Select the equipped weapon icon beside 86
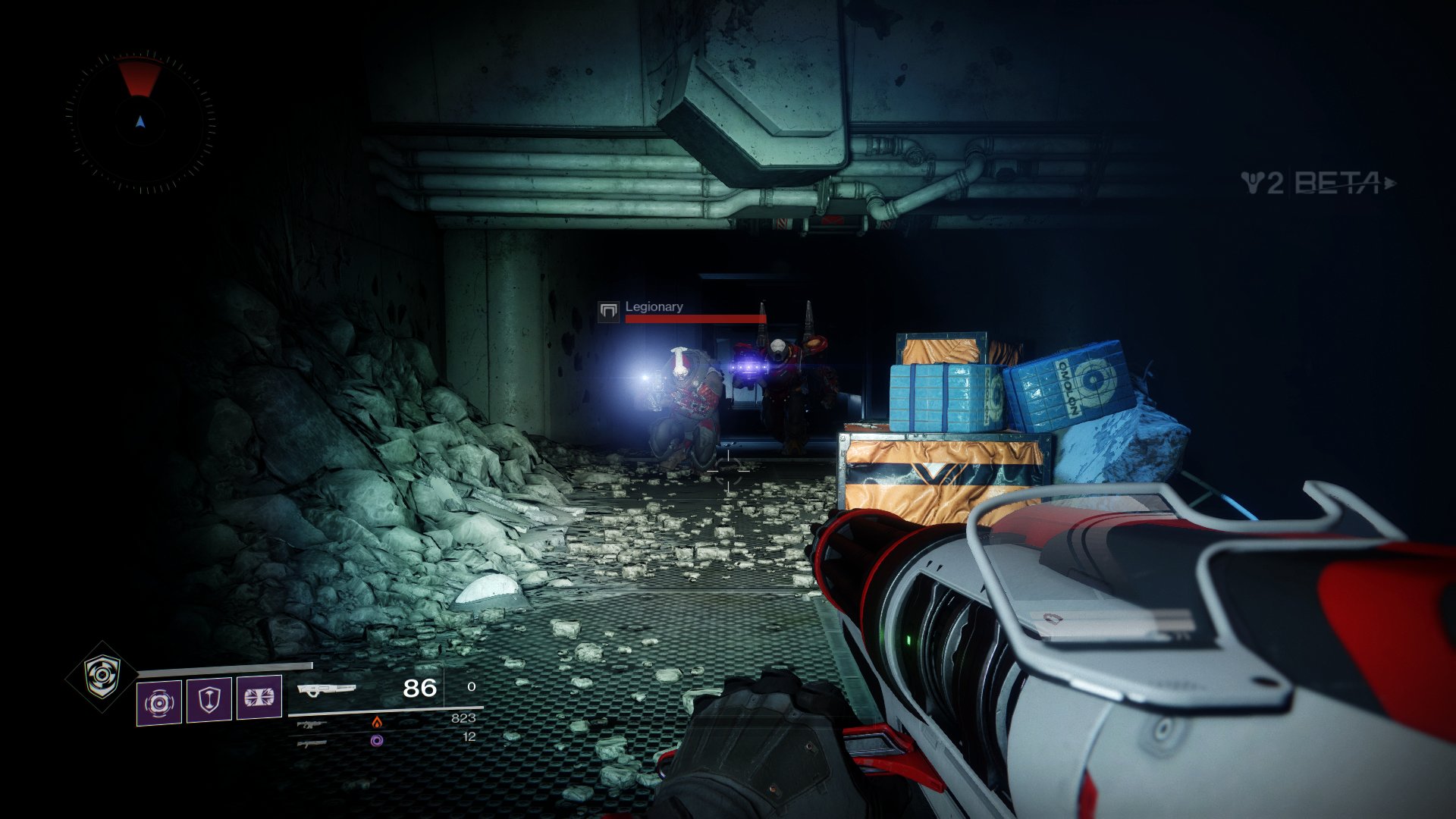Screen dimensions: 1456x819 click(x=326, y=689)
